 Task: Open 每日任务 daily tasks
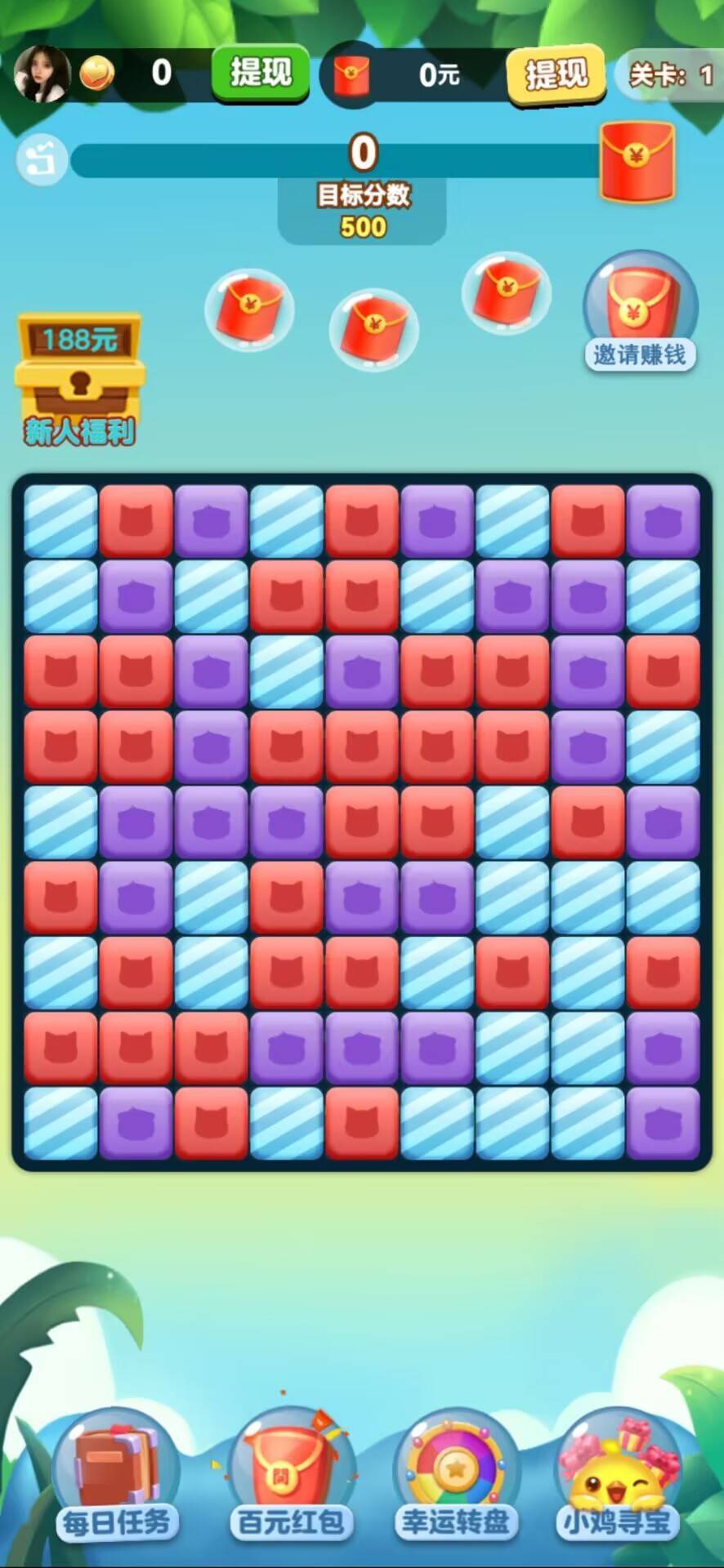pyautogui.click(x=117, y=1477)
